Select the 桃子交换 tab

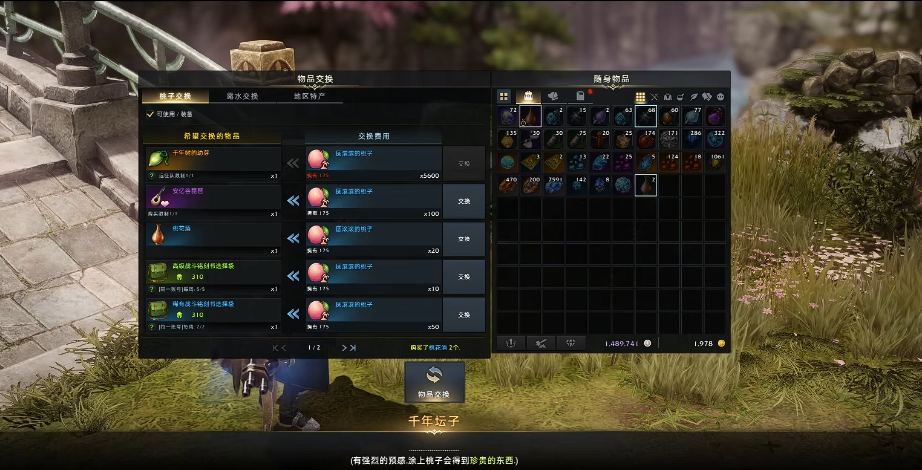pyautogui.click(x=175, y=96)
